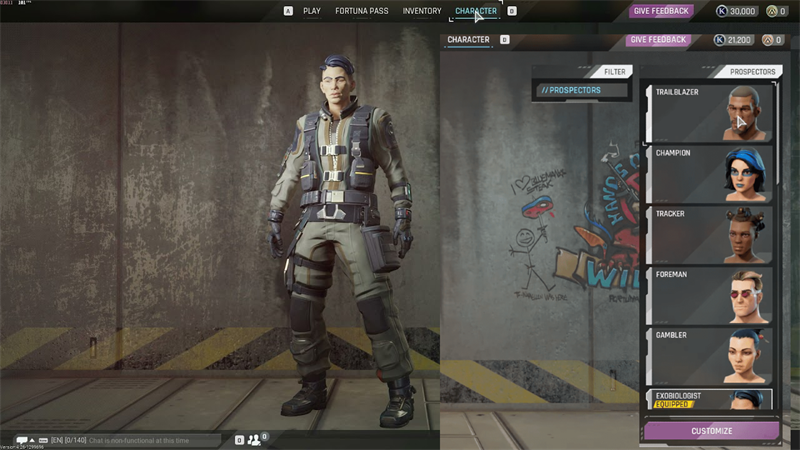Choose the Foreman prospector tile
This screenshot has width=800, height=450.
[x=708, y=294]
